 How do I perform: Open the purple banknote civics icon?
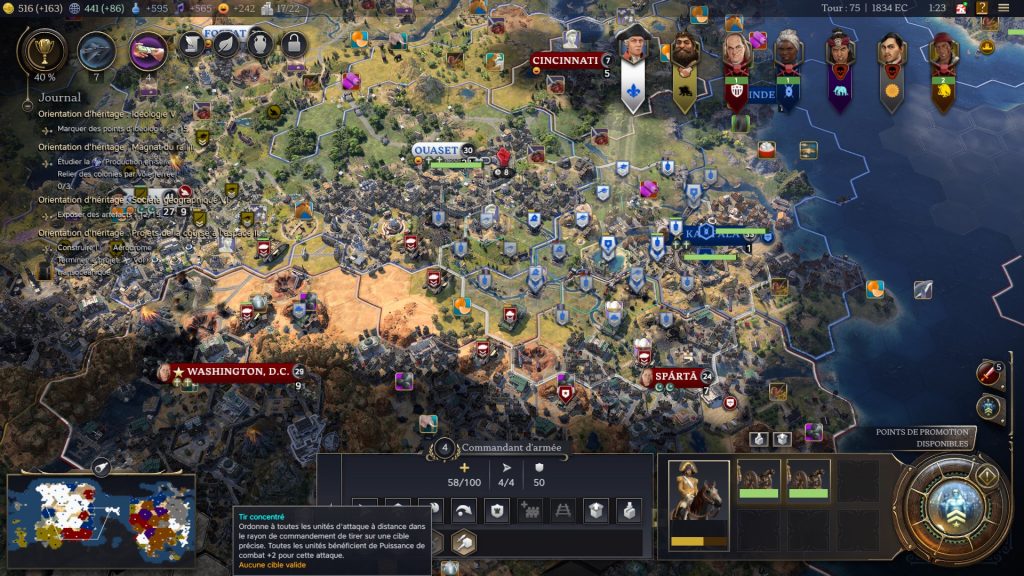click(148, 48)
